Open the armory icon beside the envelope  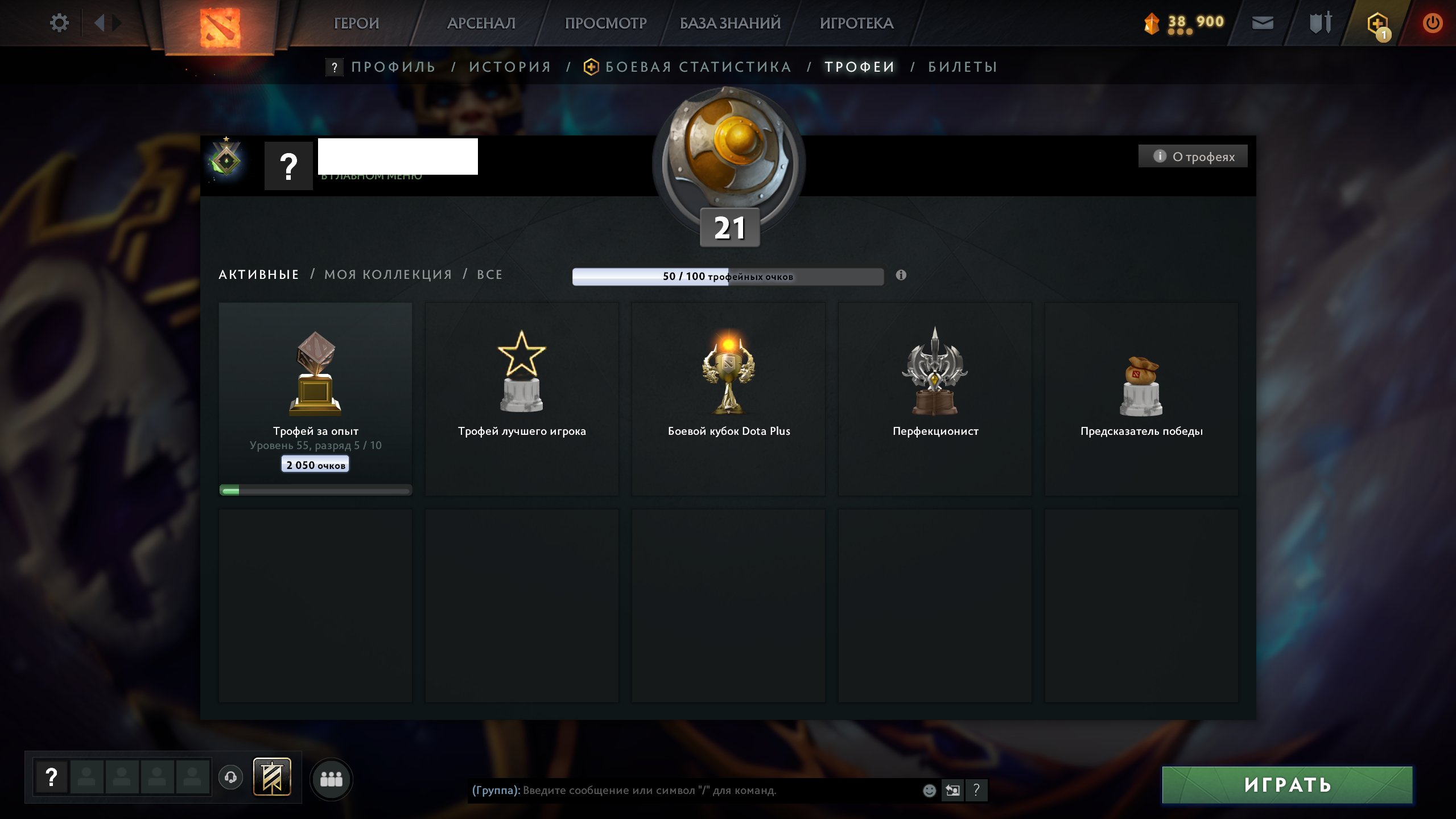[1319, 22]
